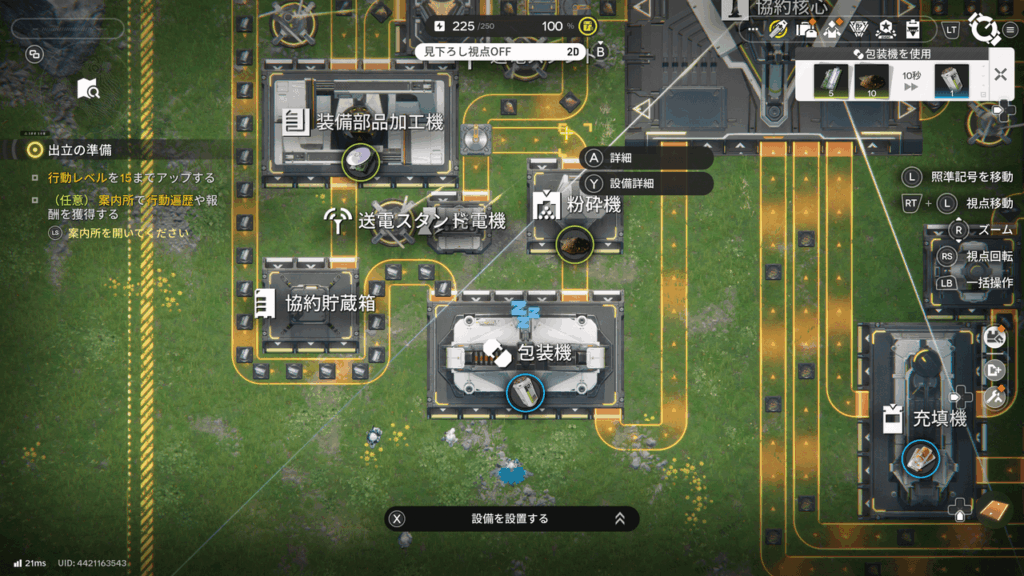Open the backpack icon in top toolbar

tap(806, 30)
